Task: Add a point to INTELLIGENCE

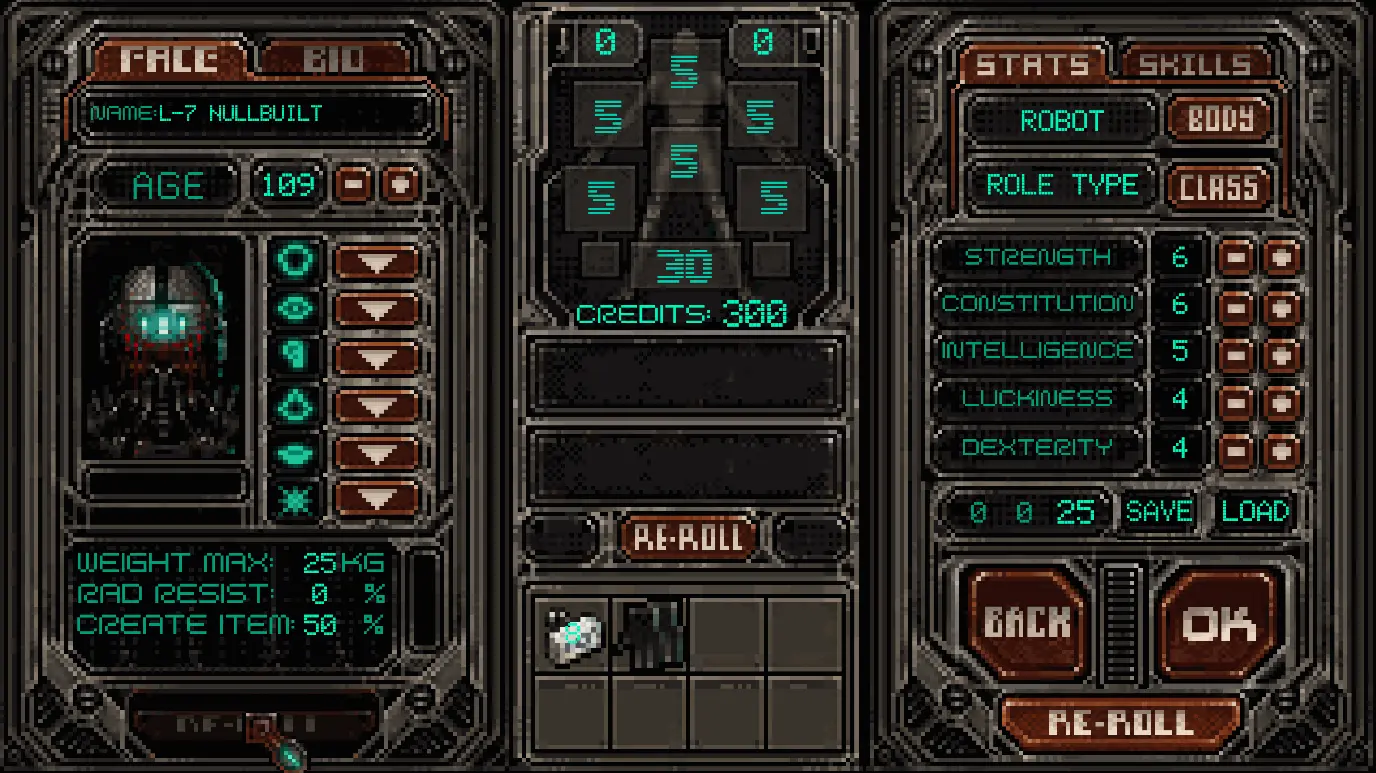Action: tap(1281, 352)
